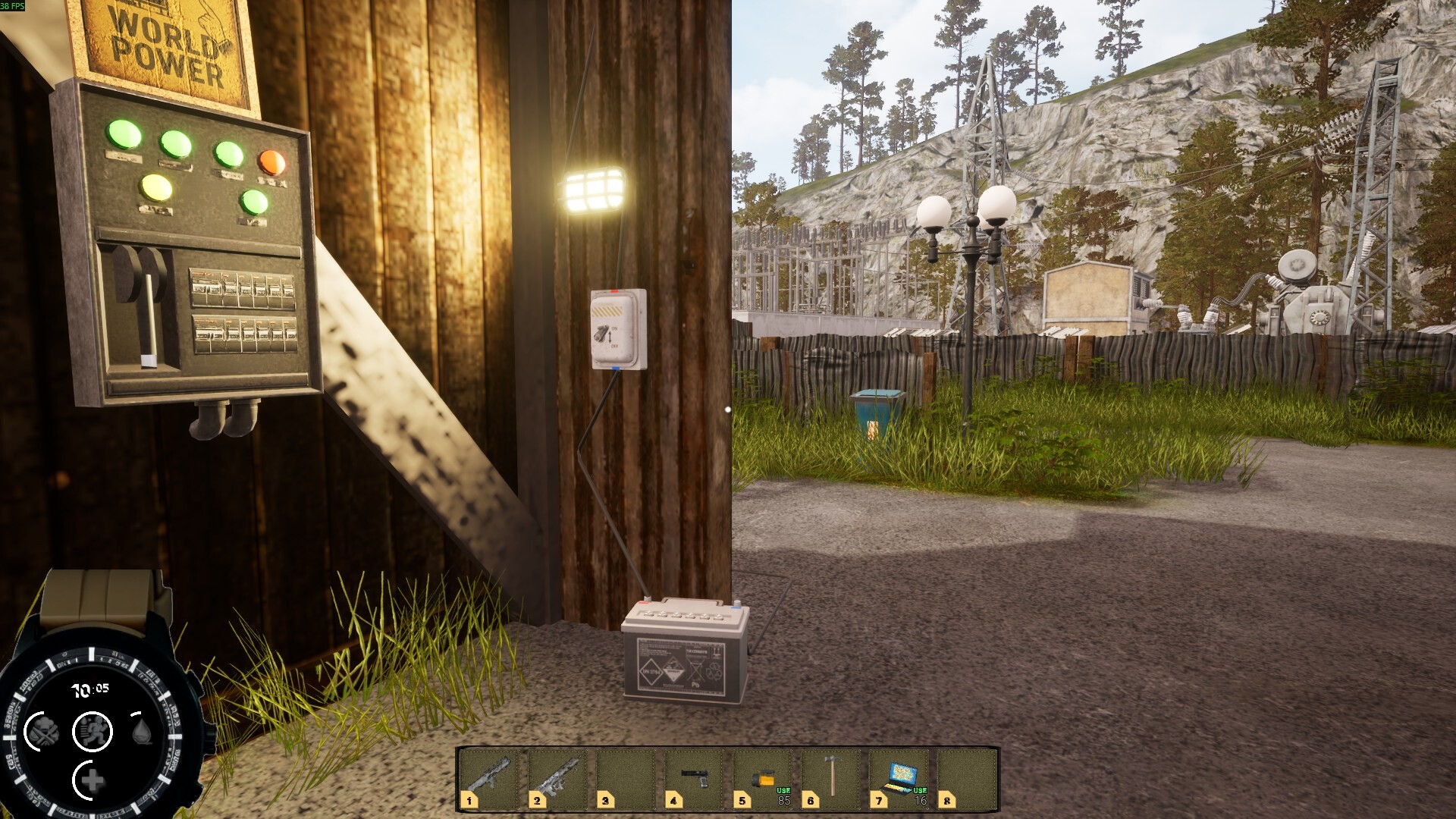Screen dimensions: 1456x819
Task: Select the camo assault rifle in slot 2
Action: (556, 777)
